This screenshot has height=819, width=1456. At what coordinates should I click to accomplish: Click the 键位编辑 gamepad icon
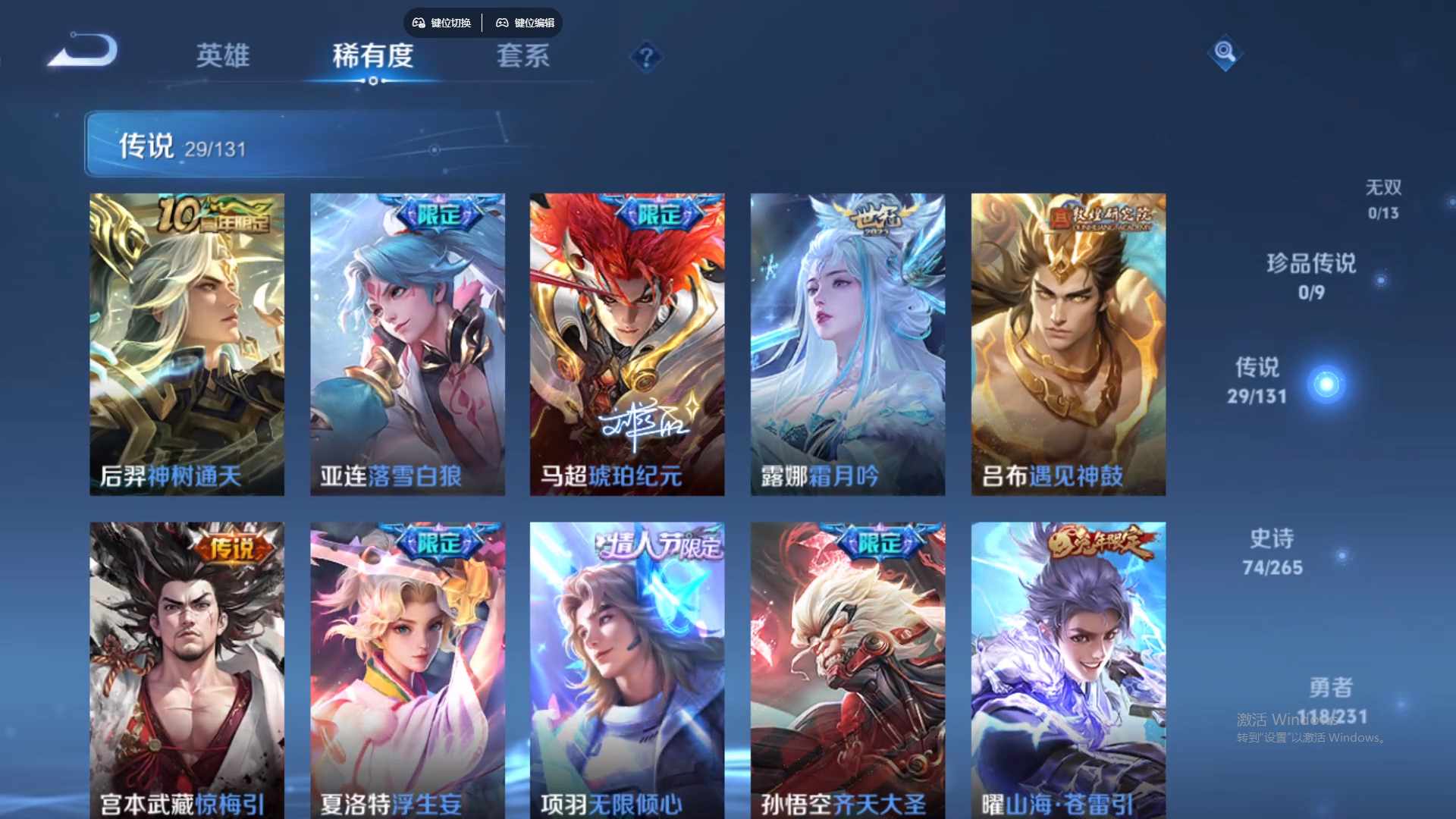point(502,23)
